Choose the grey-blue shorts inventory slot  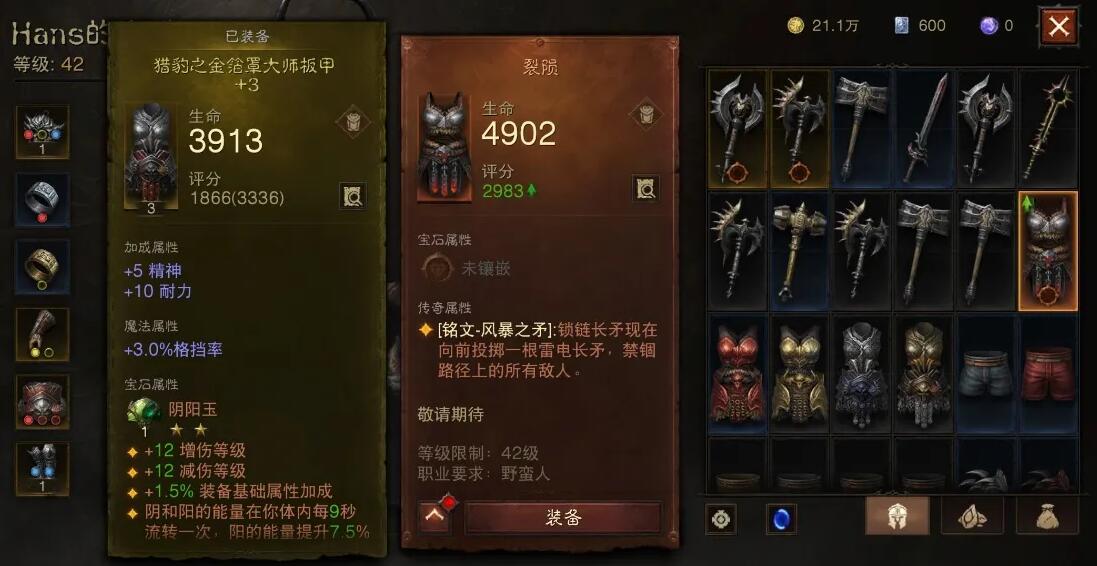tap(985, 374)
